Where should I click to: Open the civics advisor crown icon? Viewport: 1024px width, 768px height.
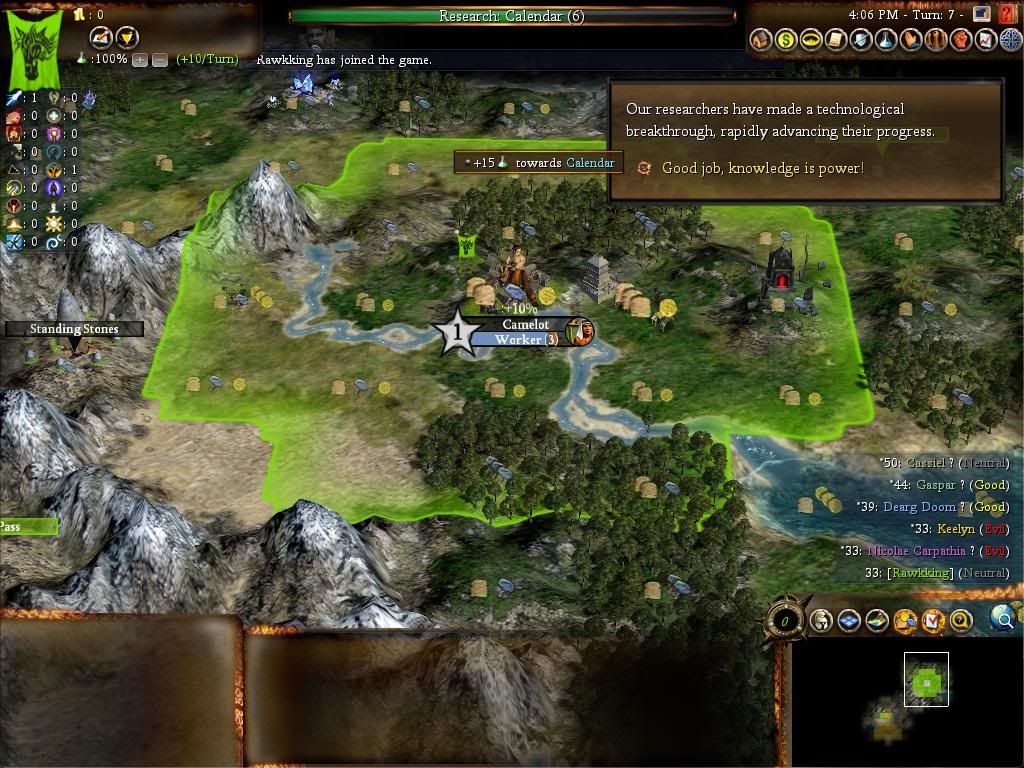(x=811, y=40)
